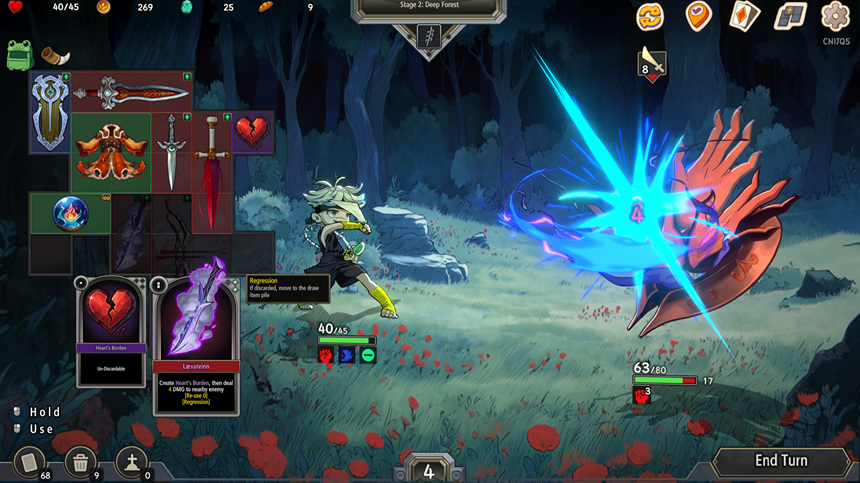Select the ornate red horizontal sword

click(x=131, y=93)
